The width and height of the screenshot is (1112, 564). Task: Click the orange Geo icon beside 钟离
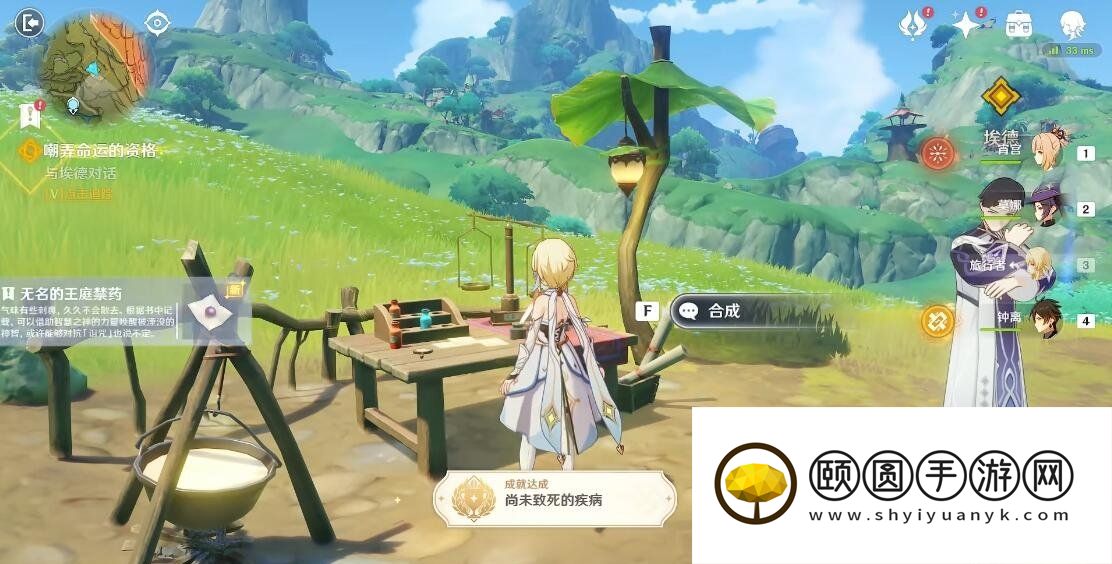(x=937, y=321)
